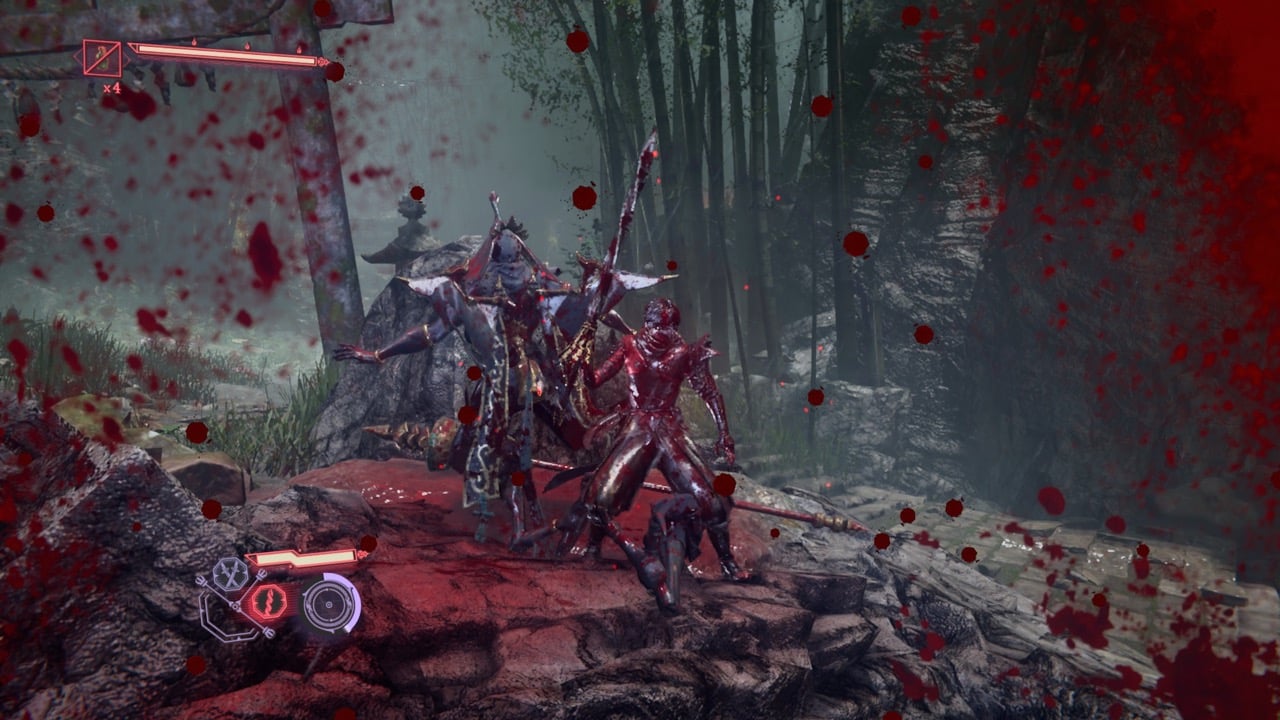This screenshot has width=1280, height=720.
Task: Click the circular purple gauge dial
Action: click(x=329, y=603)
